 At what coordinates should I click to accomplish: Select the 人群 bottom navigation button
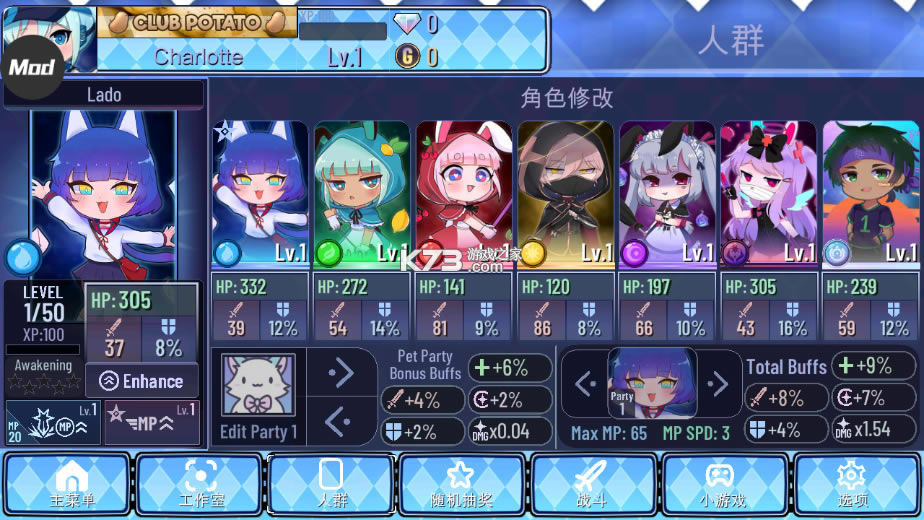pos(332,483)
